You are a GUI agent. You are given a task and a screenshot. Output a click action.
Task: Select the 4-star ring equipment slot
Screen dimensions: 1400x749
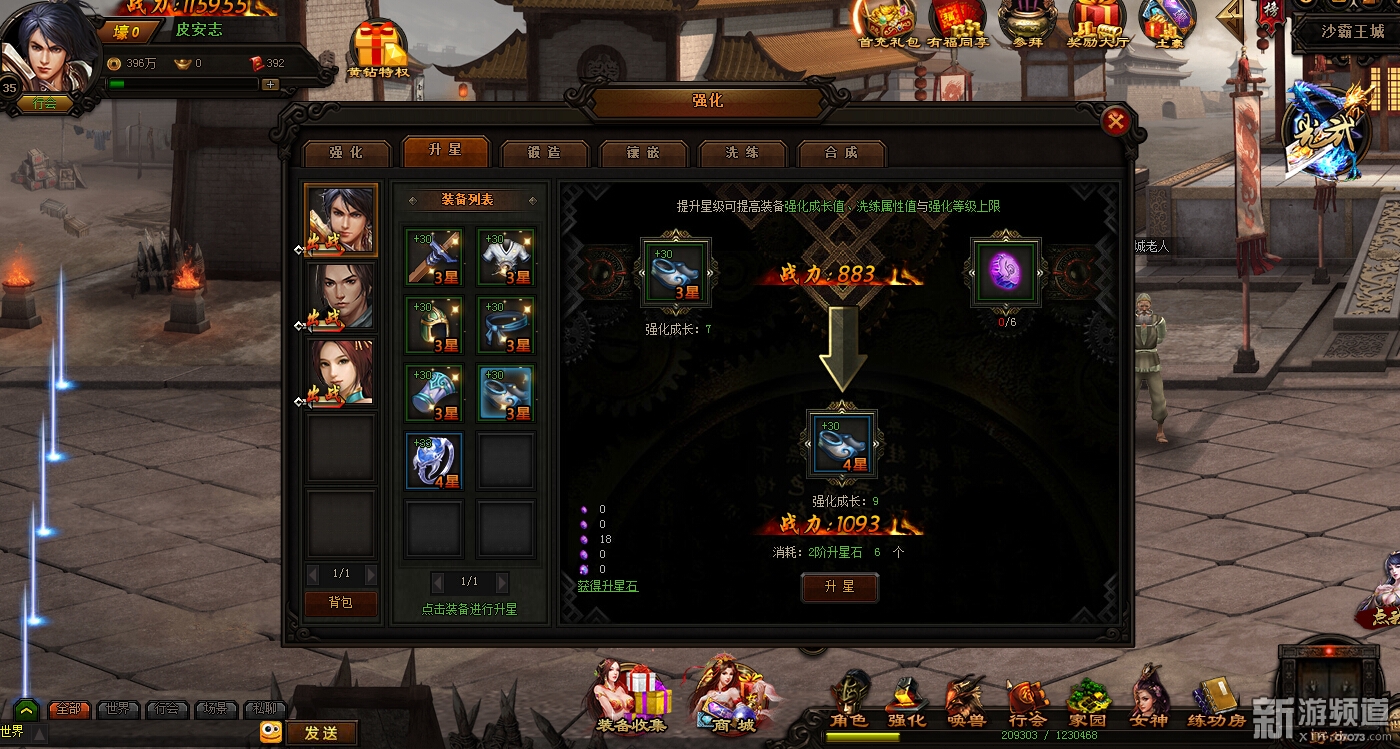tap(434, 461)
